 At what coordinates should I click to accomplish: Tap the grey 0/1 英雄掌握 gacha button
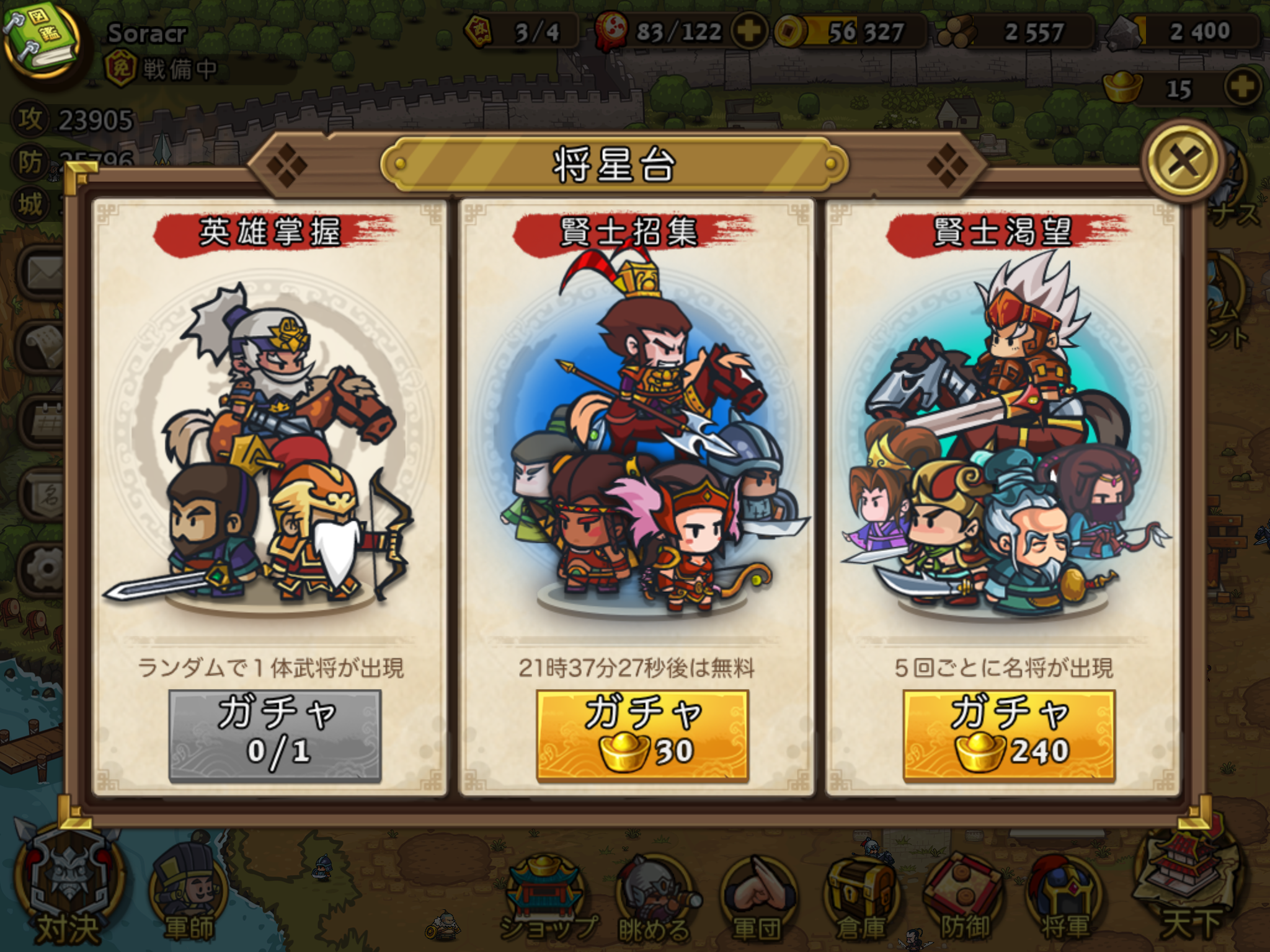pyautogui.click(x=275, y=735)
